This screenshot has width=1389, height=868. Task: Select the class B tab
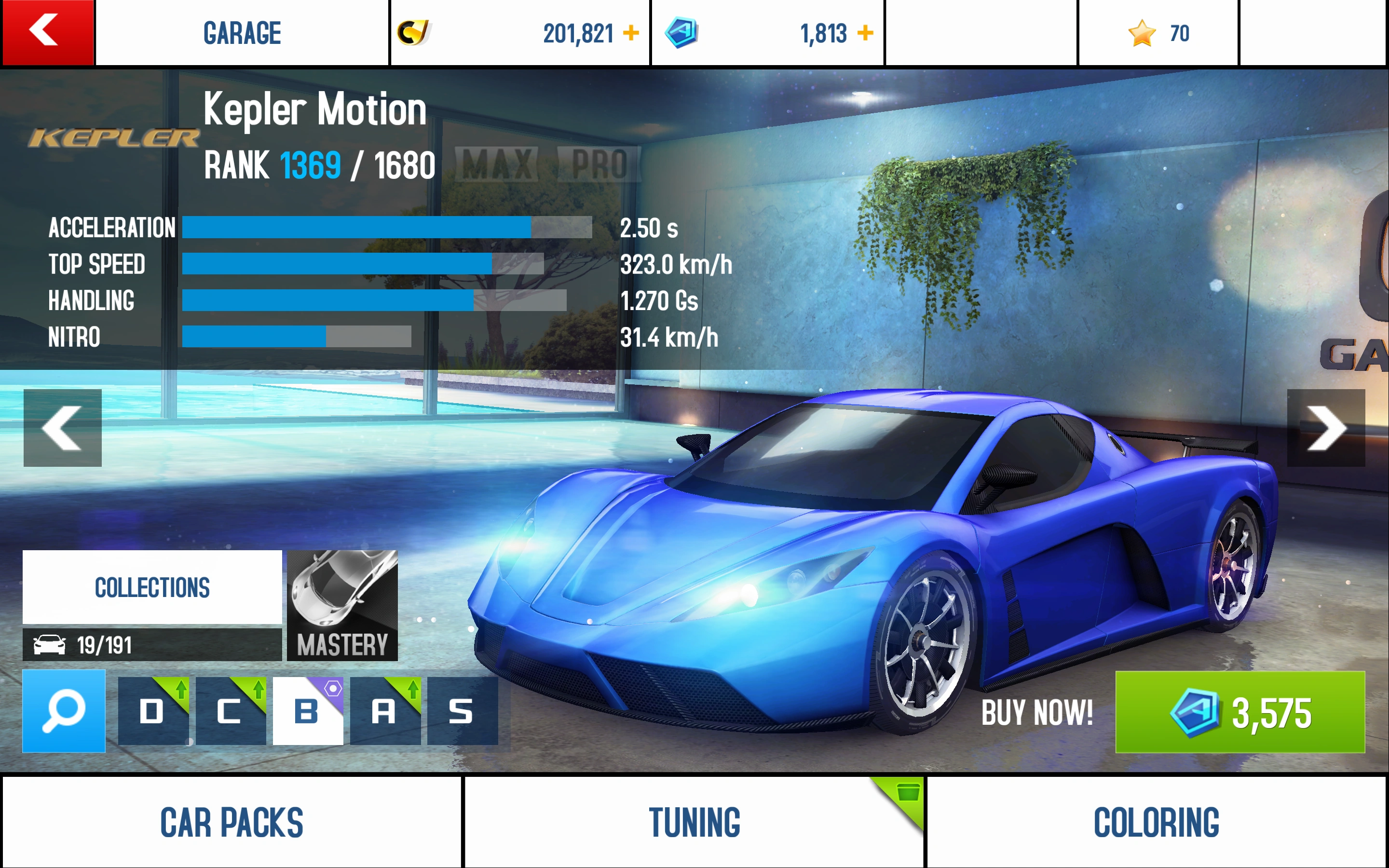pos(308,711)
